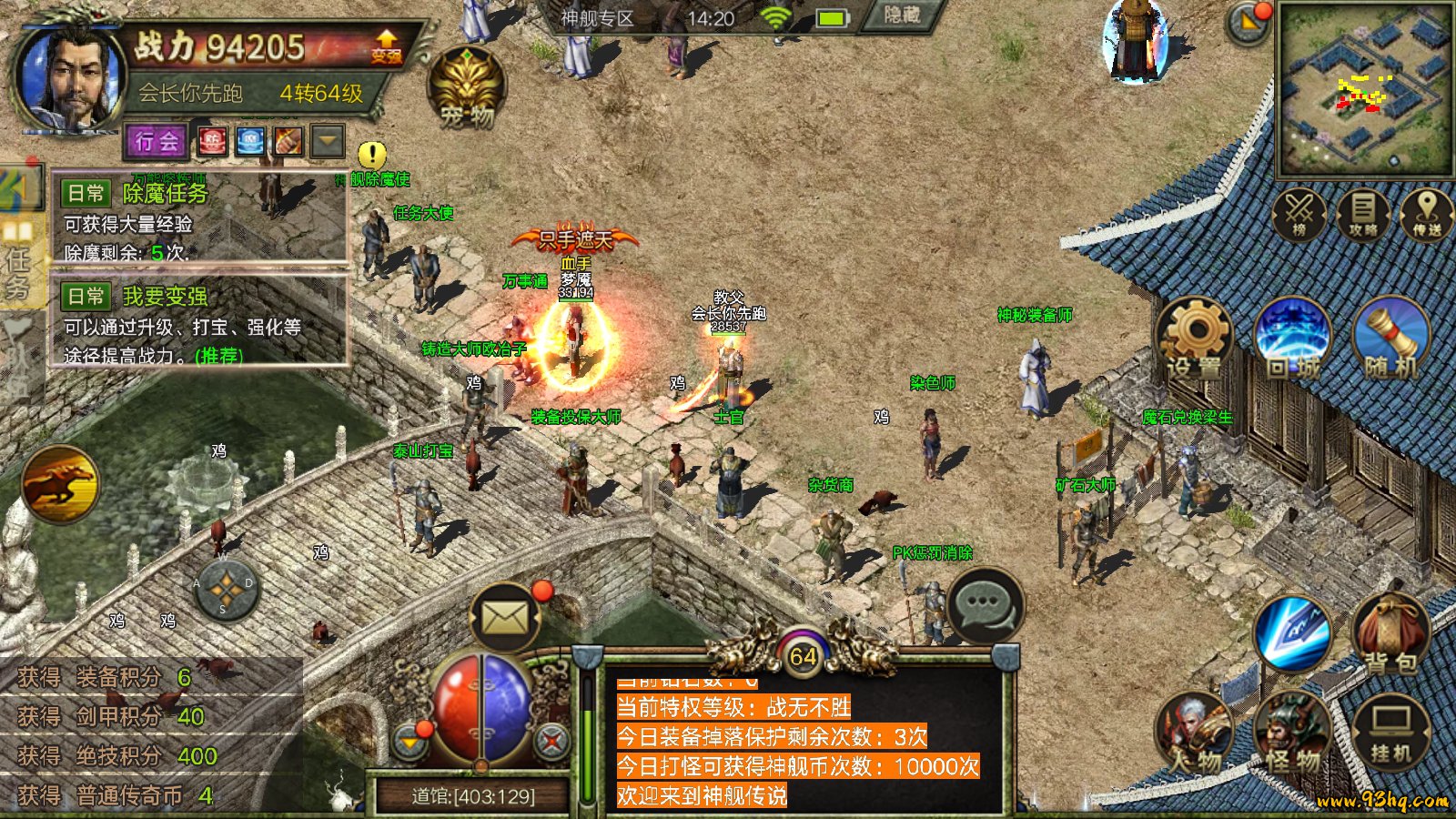
Task: Target nearest 怪物 monster button
Action: [x=1291, y=733]
